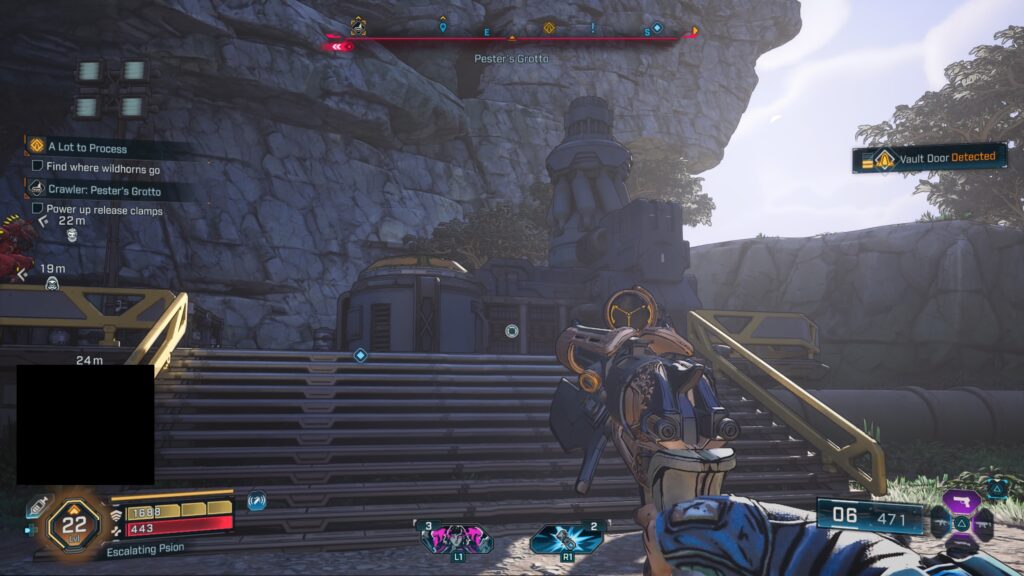The image size is (1024, 576).
Task: Click the blue diamond waypoint marker on stairs
Action: coord(361,355)
